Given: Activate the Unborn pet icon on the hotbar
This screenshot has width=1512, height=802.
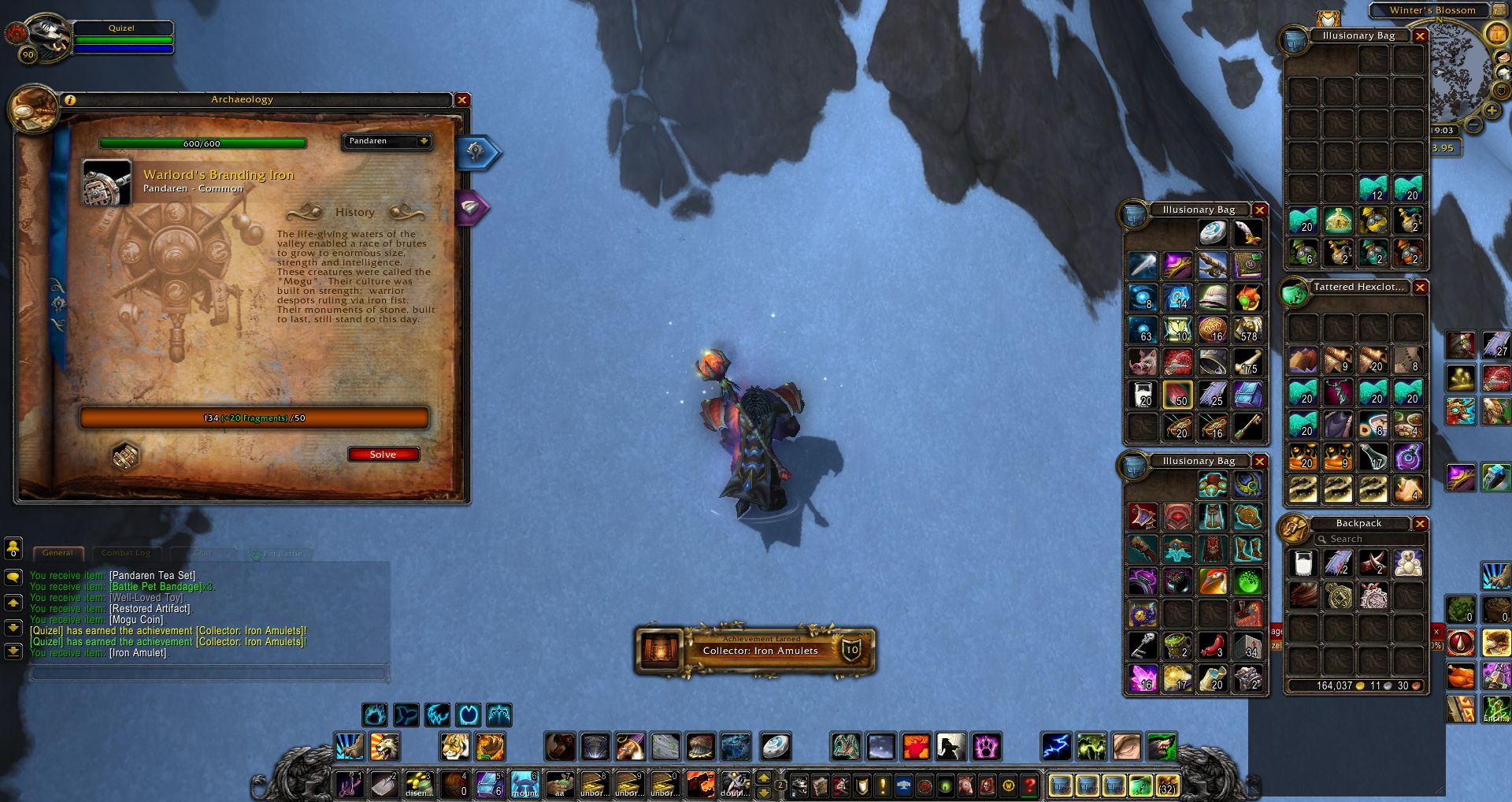Looking at the screenshot, I should (x=595, y=786).
